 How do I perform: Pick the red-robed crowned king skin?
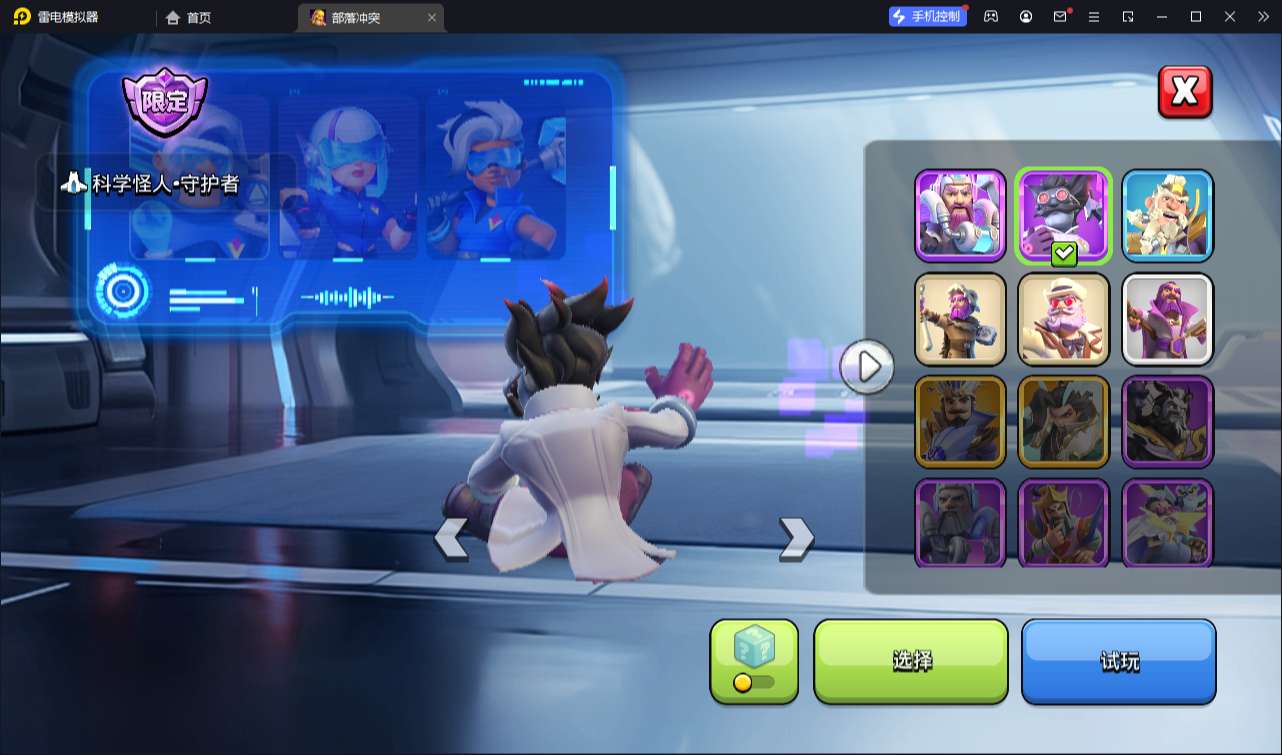point(1063,522)
